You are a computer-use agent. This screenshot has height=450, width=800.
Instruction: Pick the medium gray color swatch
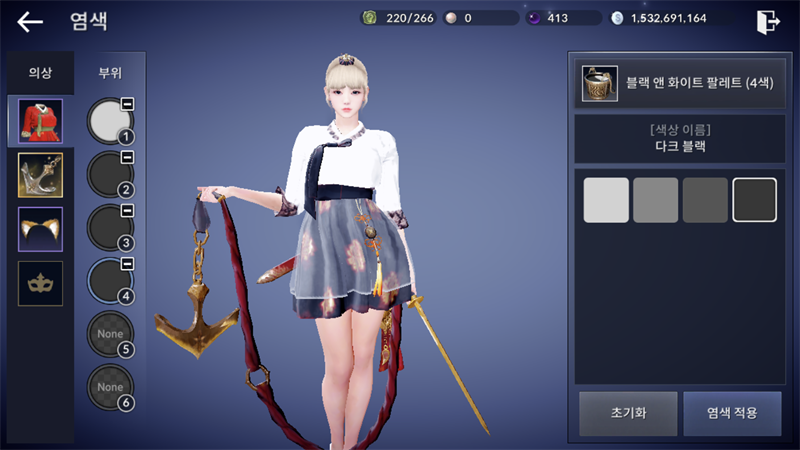click(656, 200)
